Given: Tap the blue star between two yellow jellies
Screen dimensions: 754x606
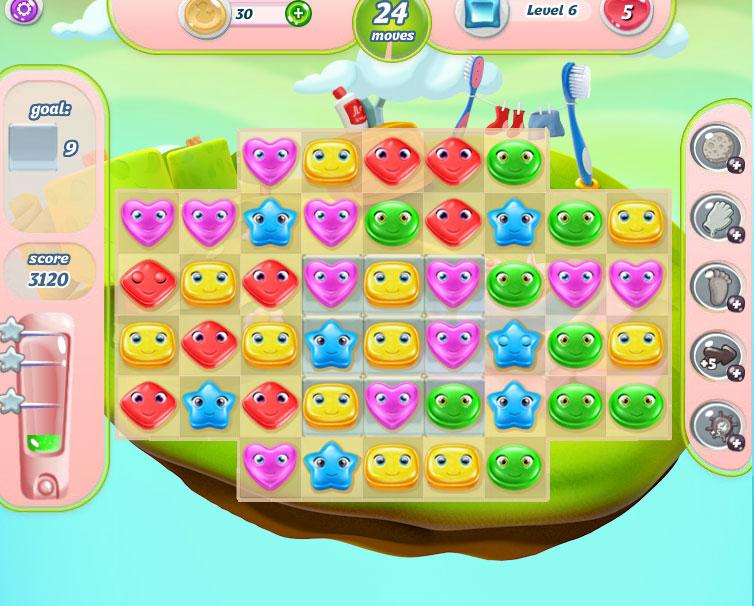Looking at the screenshot, I should pyautogui.click(x=332, y=344).
